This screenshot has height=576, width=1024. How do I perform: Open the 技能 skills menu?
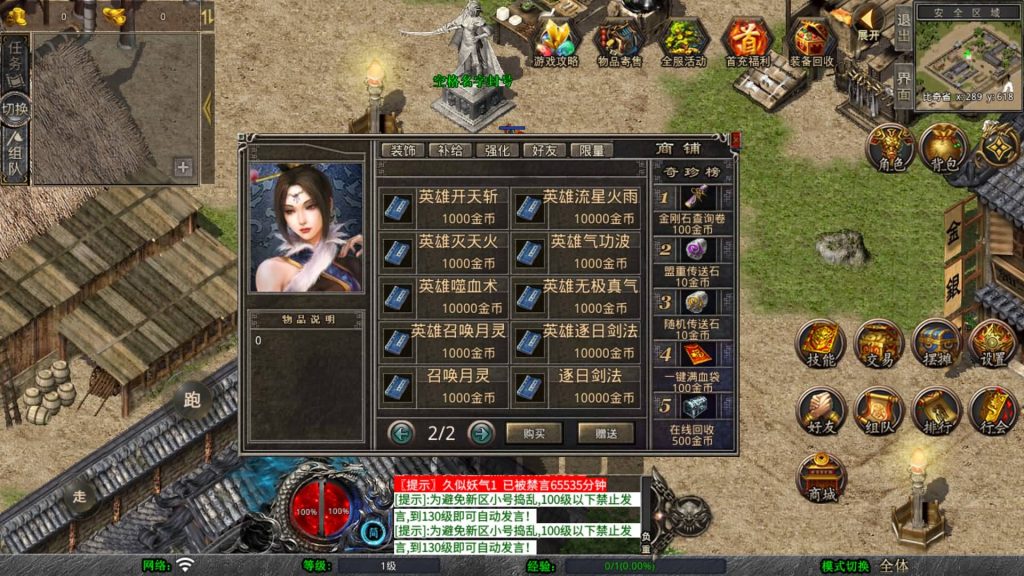[821, 345]
